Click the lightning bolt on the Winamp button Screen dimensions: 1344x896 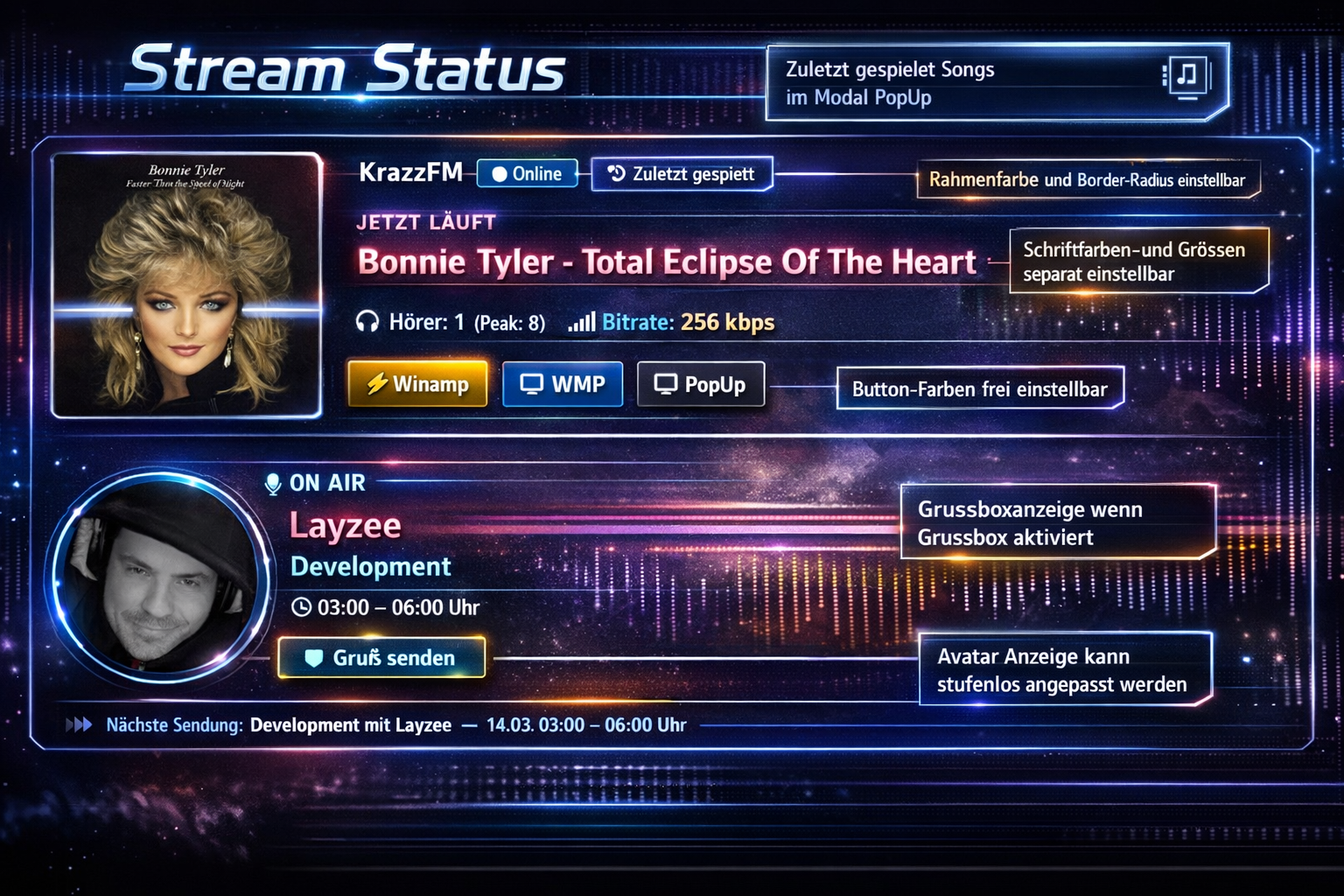376,383
